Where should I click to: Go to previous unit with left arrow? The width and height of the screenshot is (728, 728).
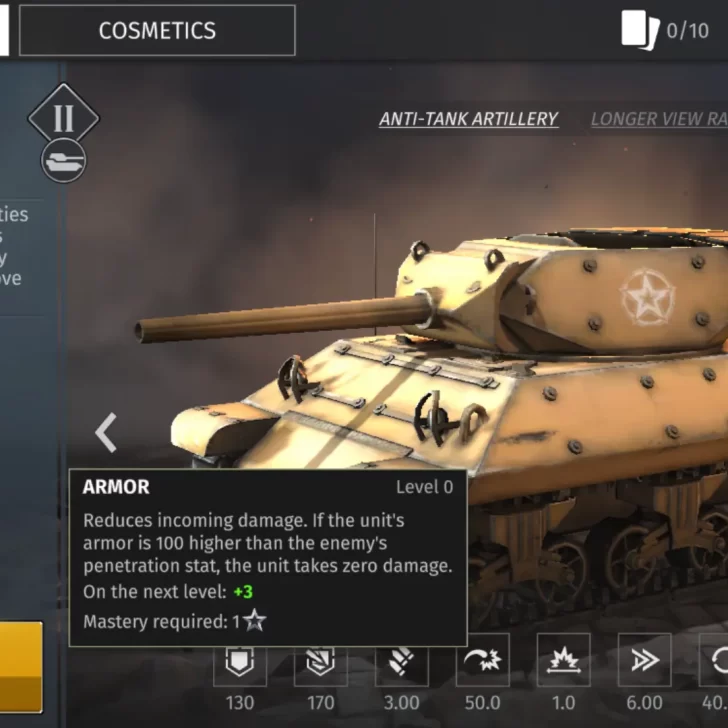[x=106, y=433]
